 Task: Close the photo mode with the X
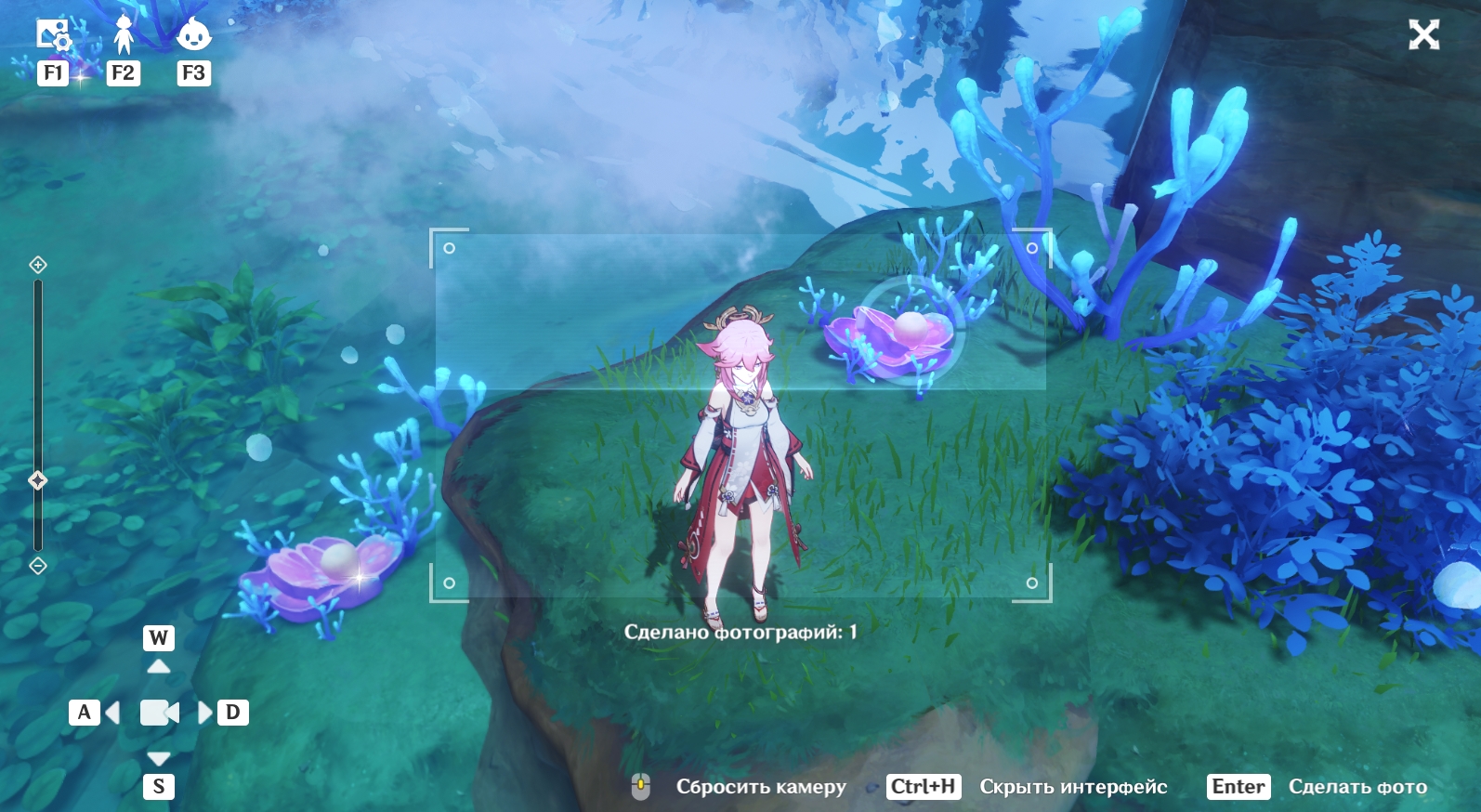click(x=1423, y=35)
